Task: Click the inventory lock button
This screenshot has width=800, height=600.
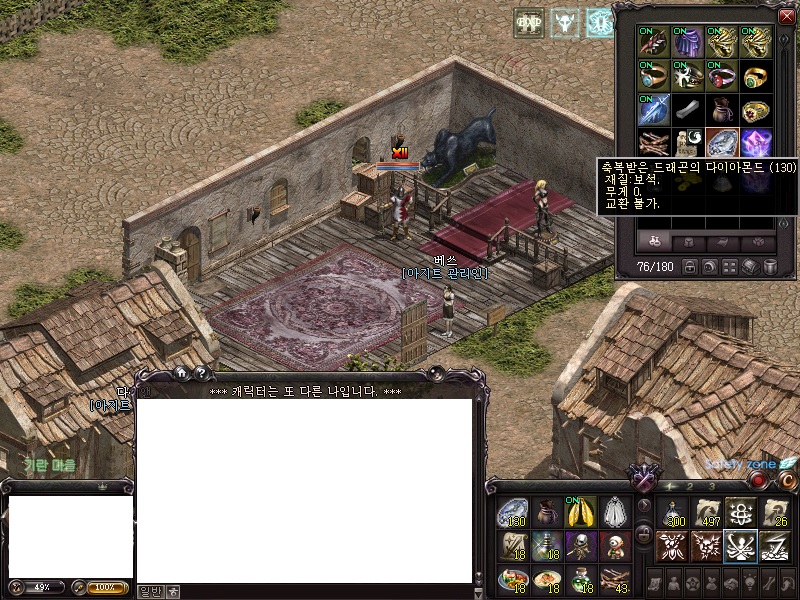Action: pyautogui.click(x=688, y=267)
